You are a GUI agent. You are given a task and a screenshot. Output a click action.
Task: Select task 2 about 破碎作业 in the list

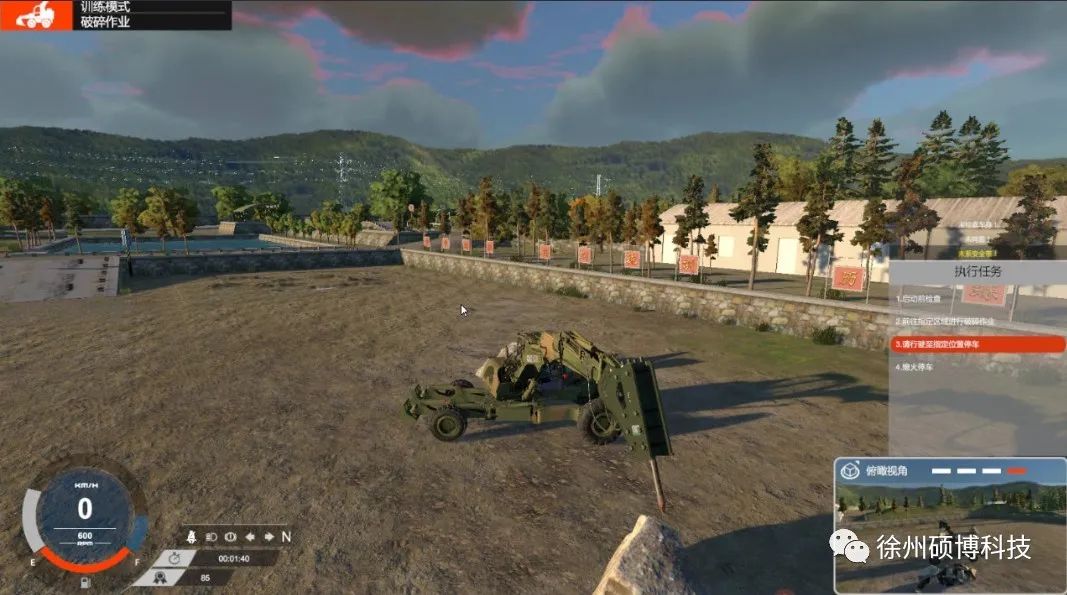(944, 322)
